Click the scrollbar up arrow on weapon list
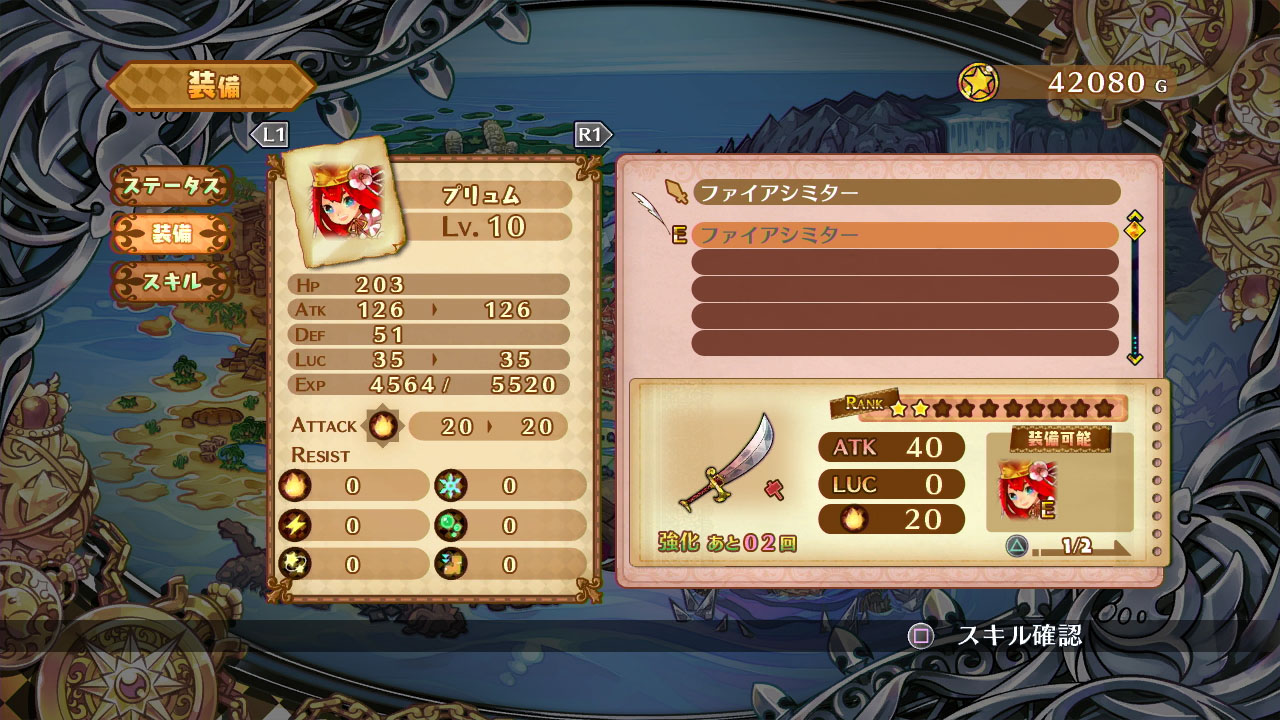Viewport: 1280px width, 720px height. (x=1135, y=214)
